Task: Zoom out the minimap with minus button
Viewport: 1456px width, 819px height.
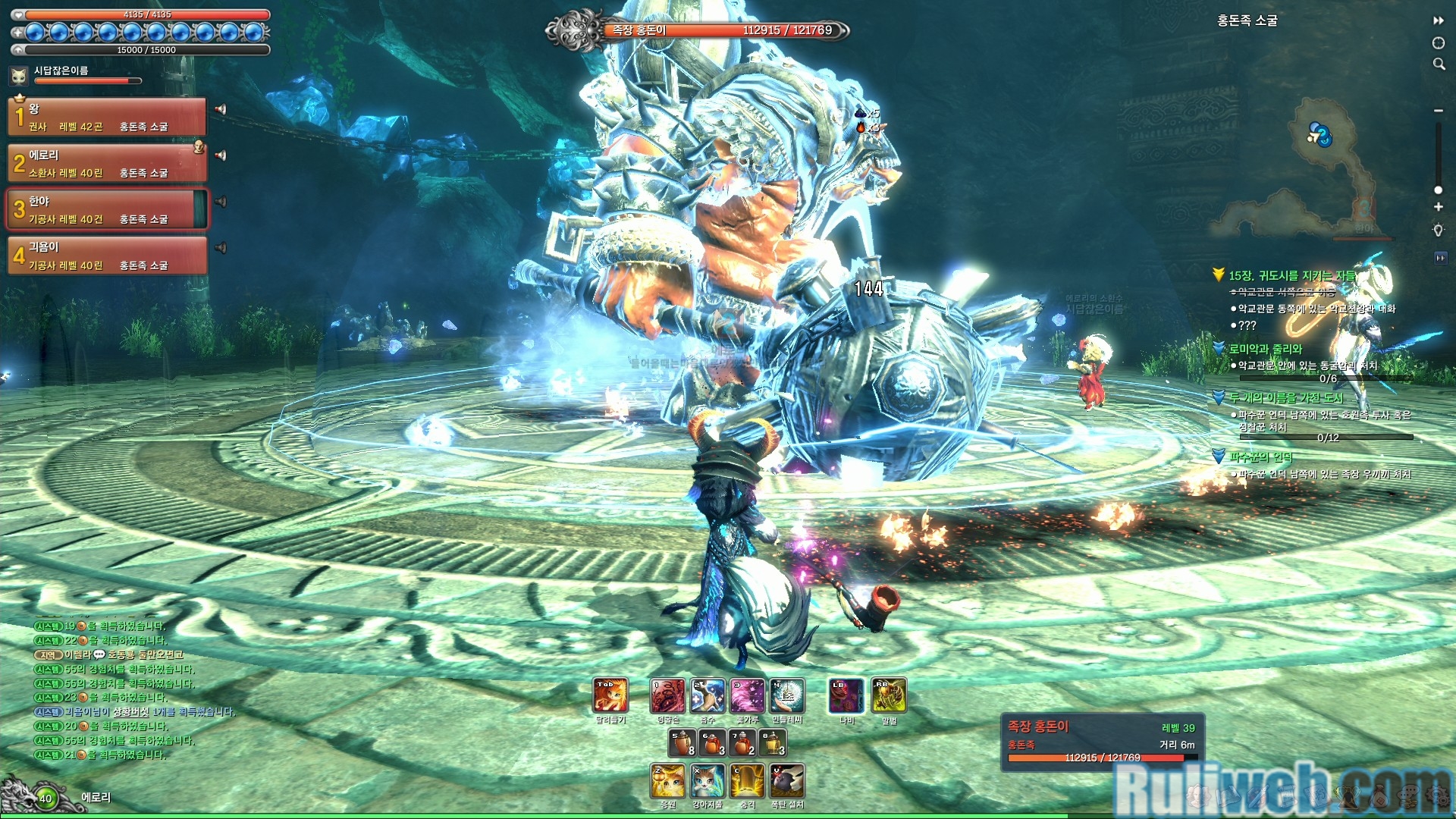Action: coord(1438,111)
